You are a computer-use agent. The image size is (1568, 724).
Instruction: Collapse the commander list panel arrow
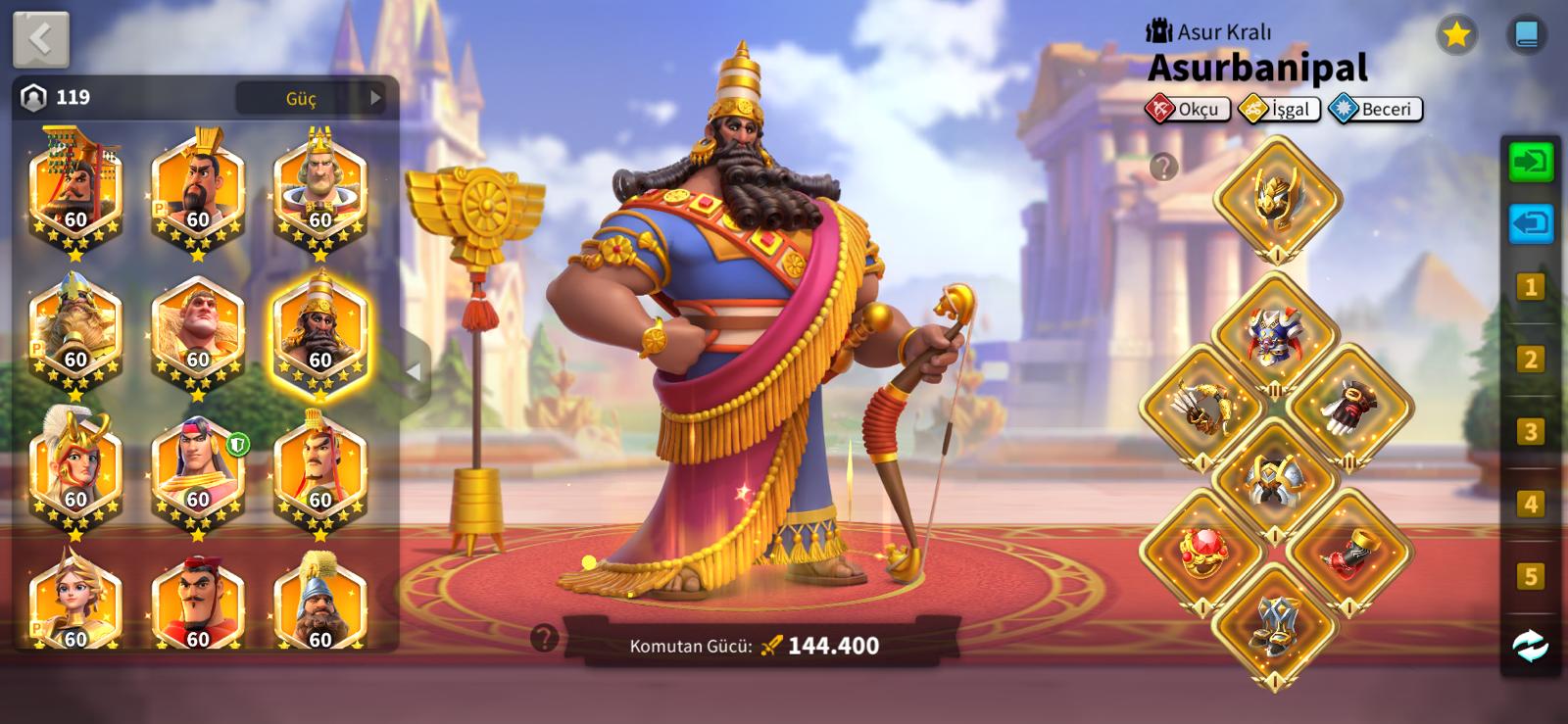pos(414,371)
